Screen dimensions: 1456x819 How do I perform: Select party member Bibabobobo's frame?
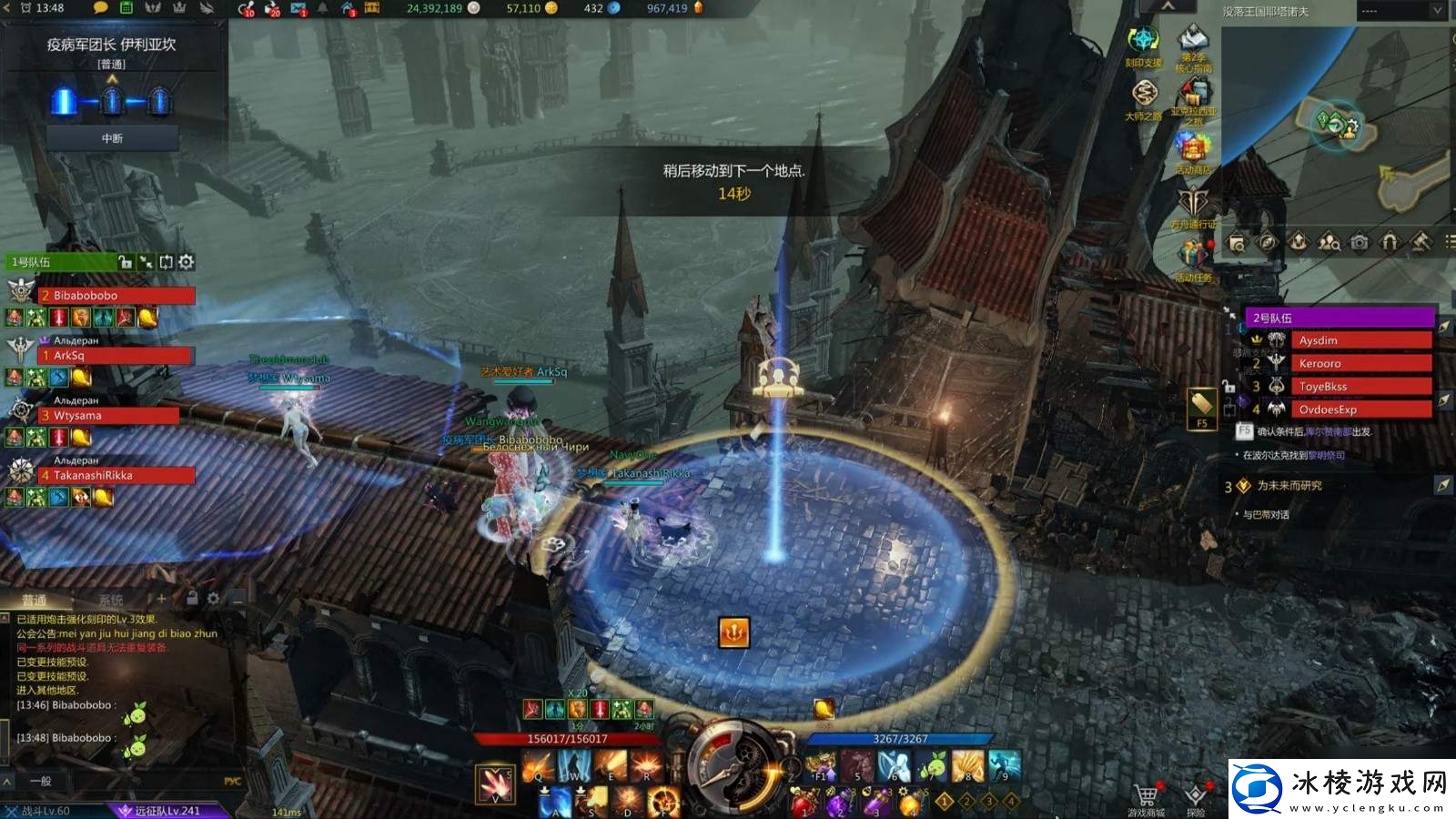tap(116, 296)
